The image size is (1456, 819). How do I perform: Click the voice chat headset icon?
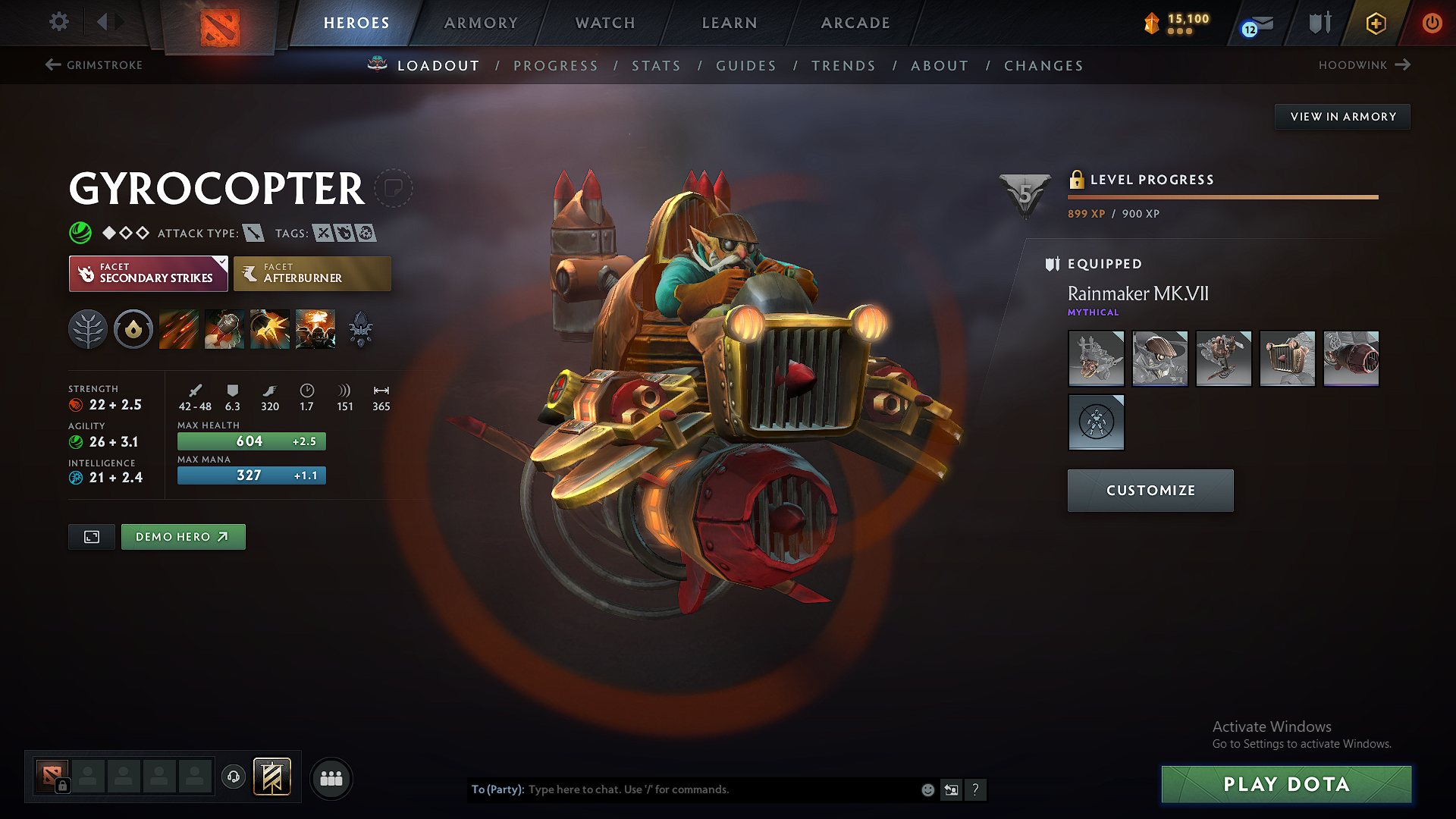pos(233,777)
